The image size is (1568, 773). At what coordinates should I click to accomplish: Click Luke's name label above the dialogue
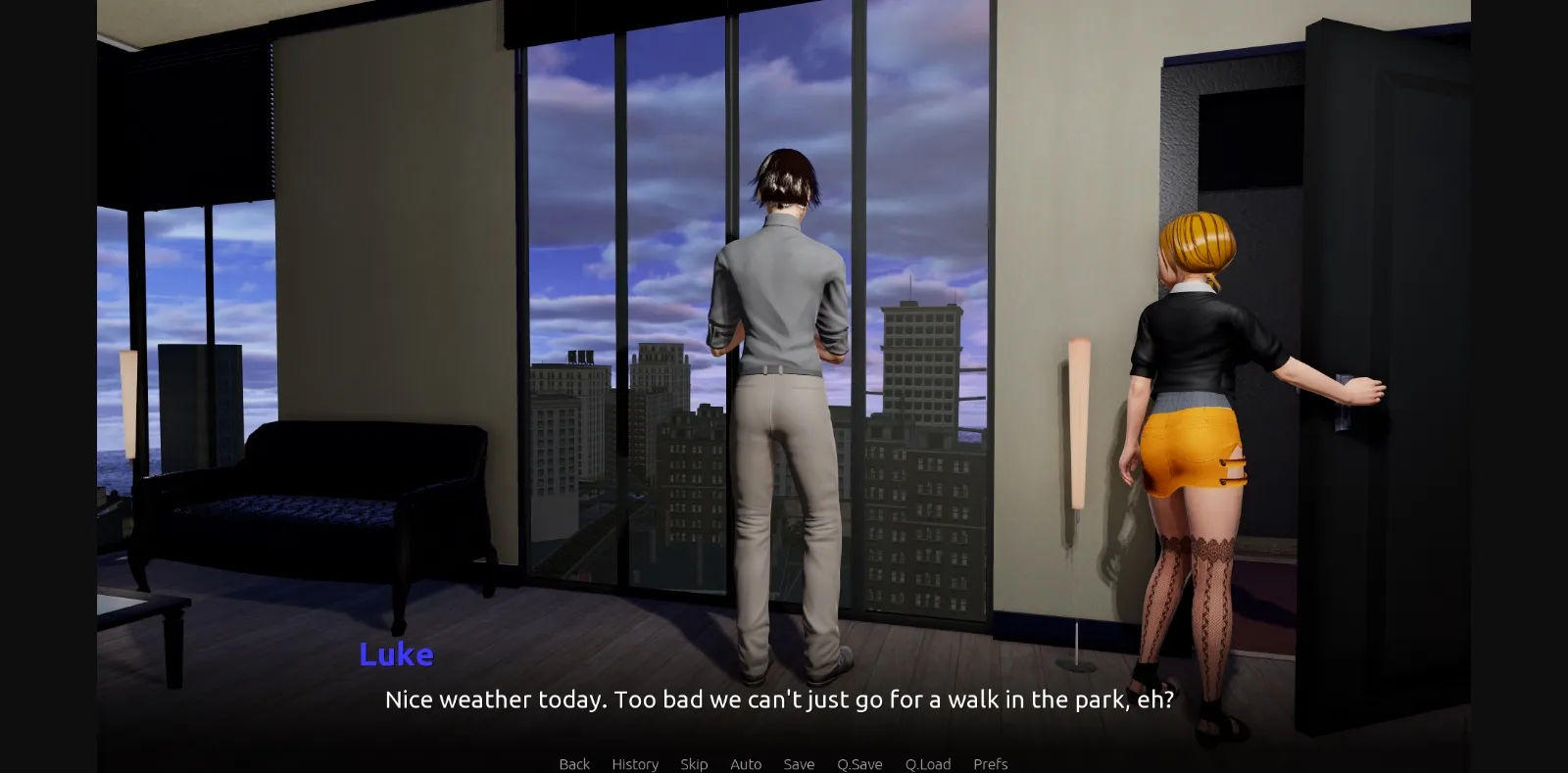(x=396, y=654)
